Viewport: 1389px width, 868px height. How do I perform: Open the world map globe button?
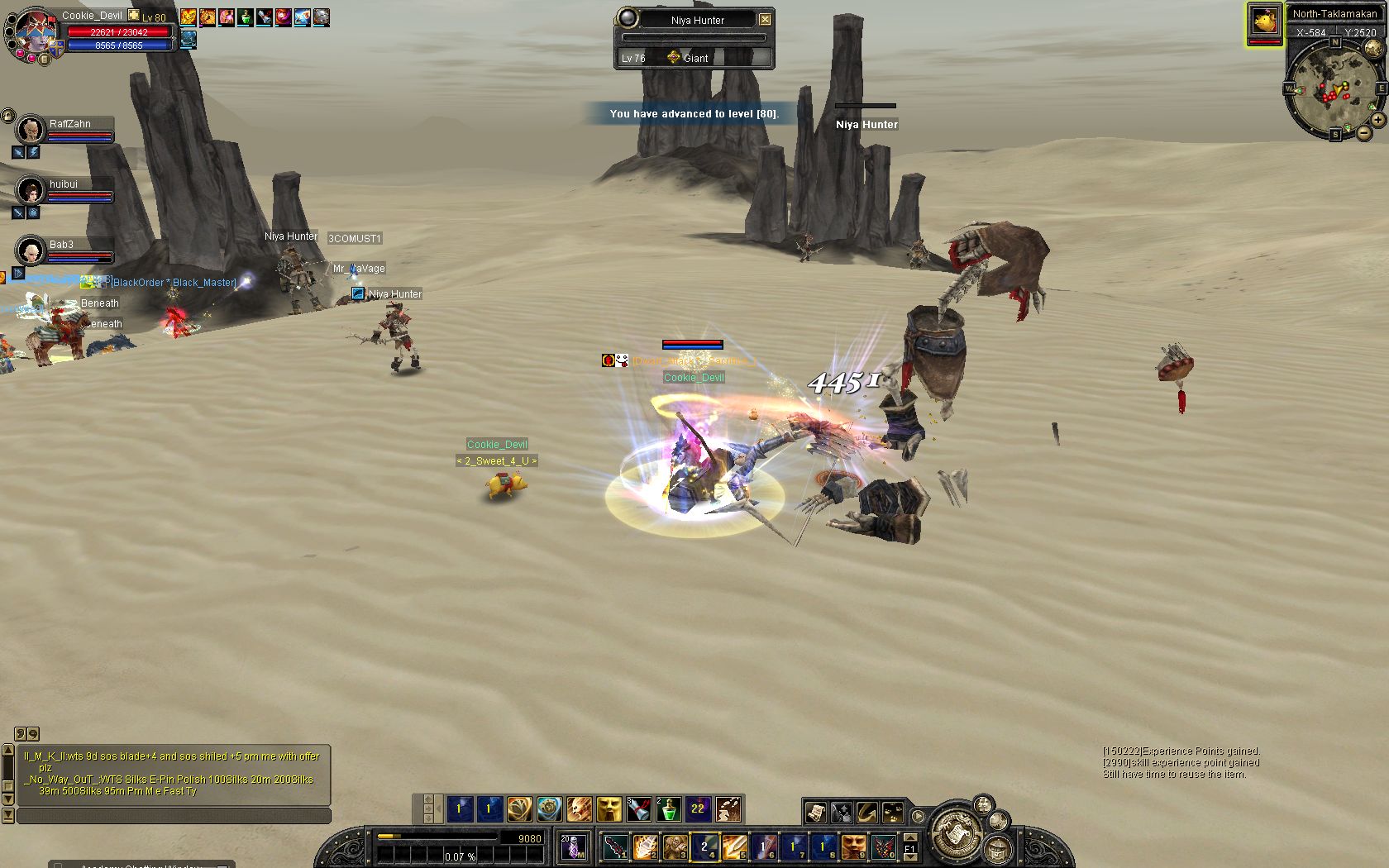point(1372,50)
